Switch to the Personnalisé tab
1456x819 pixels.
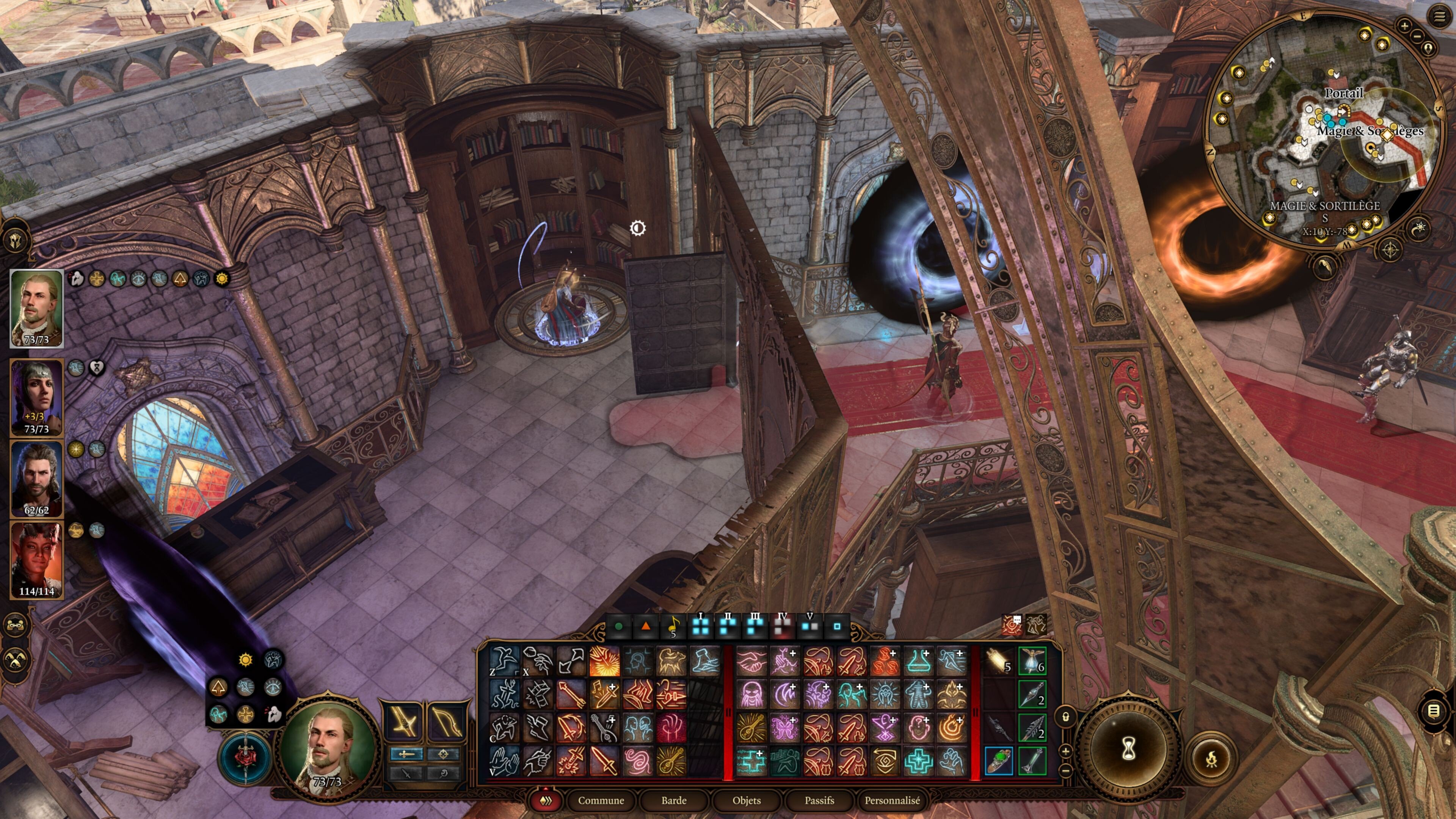[x=892, y=800]
